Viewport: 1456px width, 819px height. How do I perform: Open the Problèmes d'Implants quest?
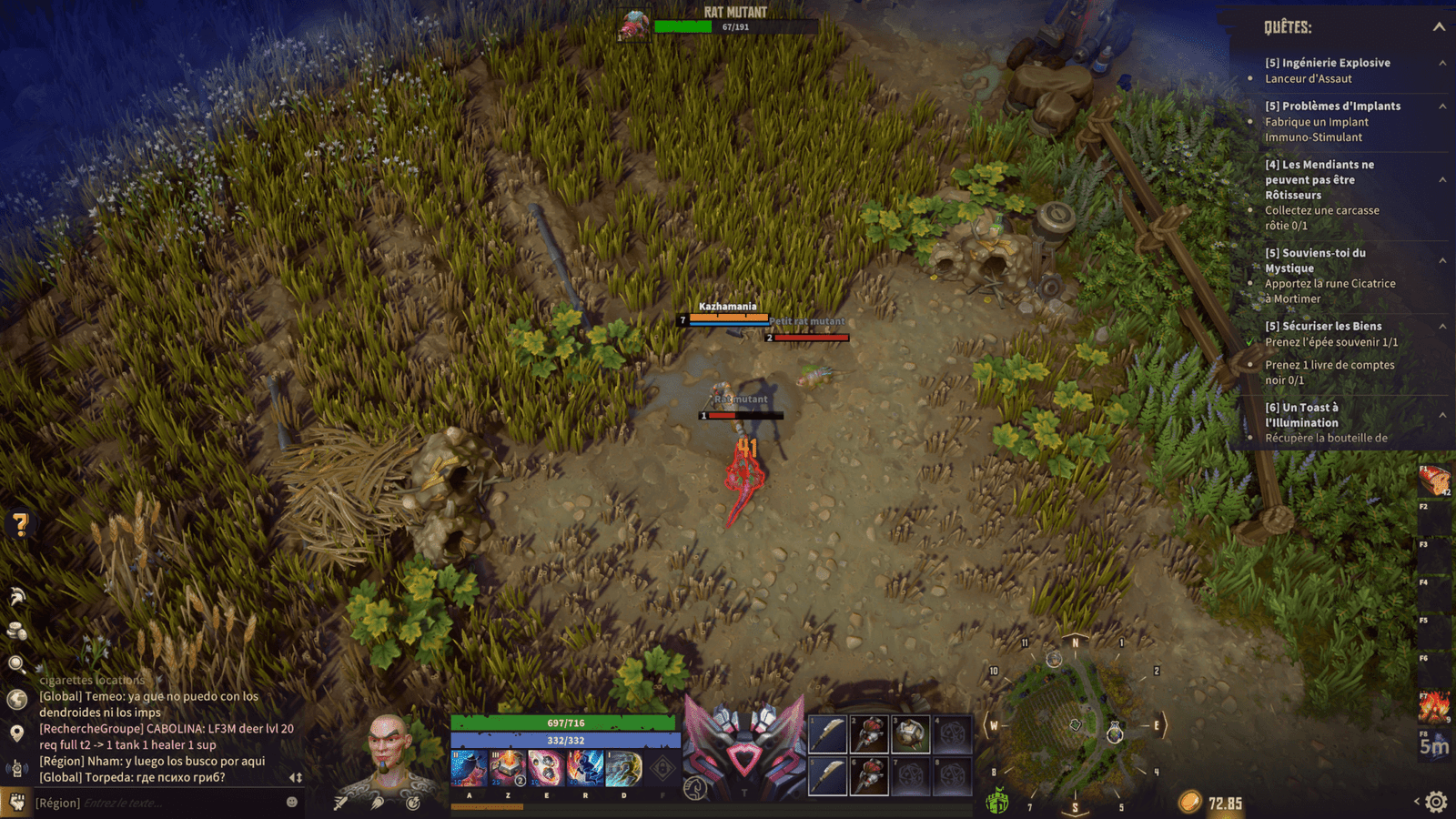[x=1332, y=106]
